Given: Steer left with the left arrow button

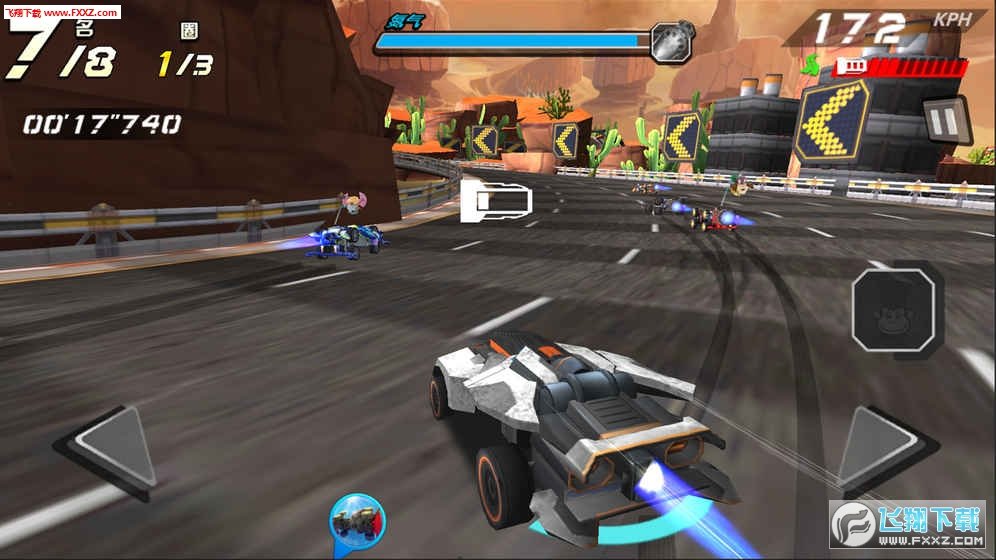Looking at the screenshot, I should click(x=108, y=451).
